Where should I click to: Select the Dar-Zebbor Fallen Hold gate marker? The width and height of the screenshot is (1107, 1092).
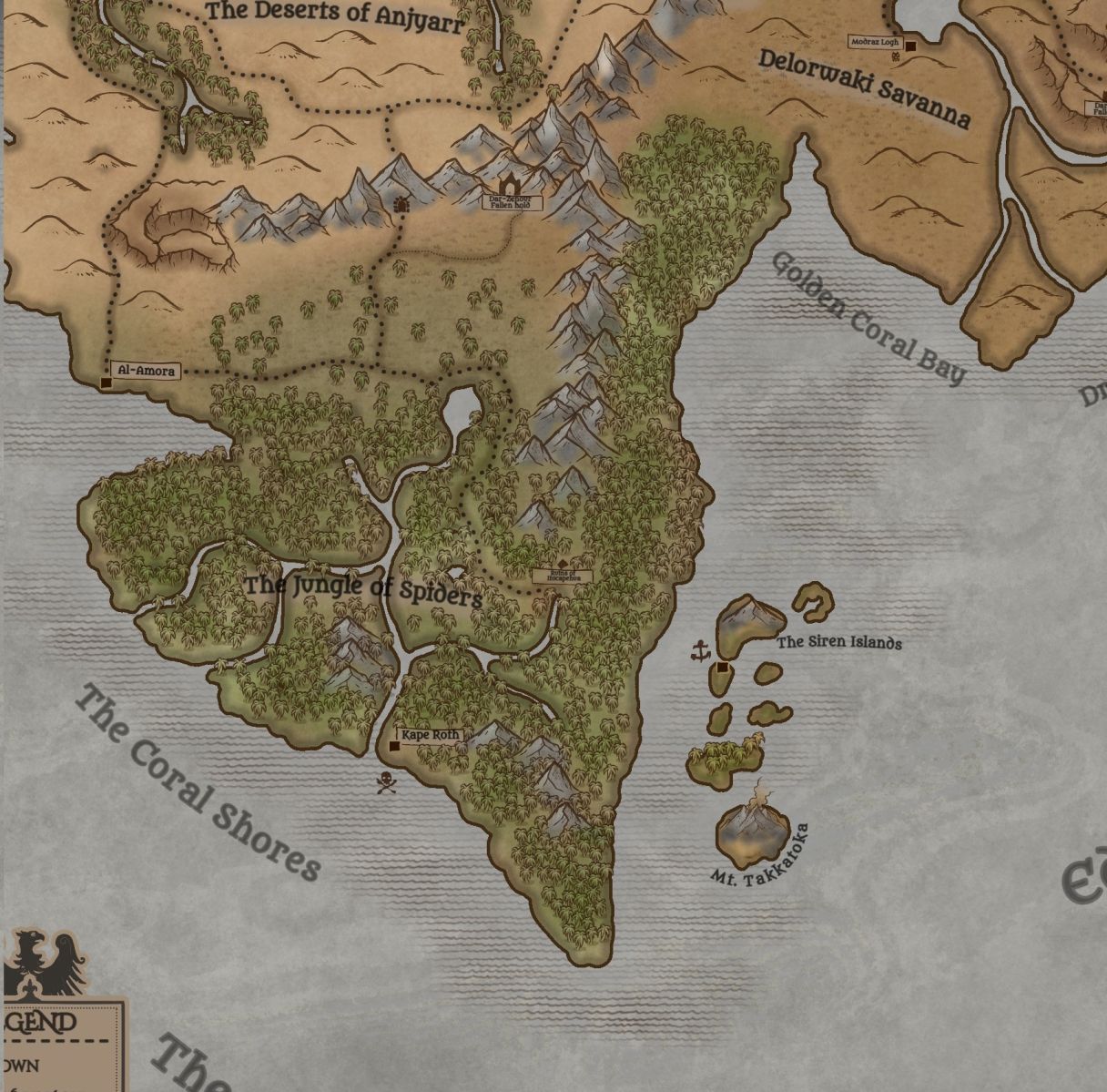pos(508,185)
